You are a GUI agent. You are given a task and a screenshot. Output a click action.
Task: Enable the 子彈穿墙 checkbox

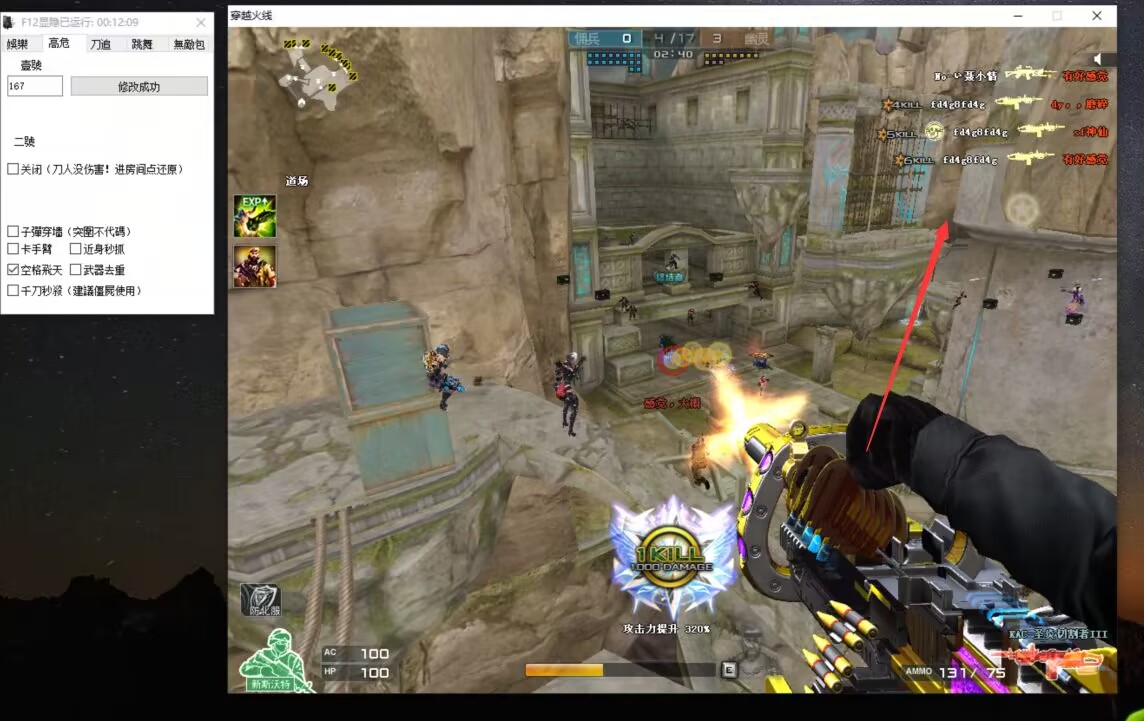click(x=13, y=232)
